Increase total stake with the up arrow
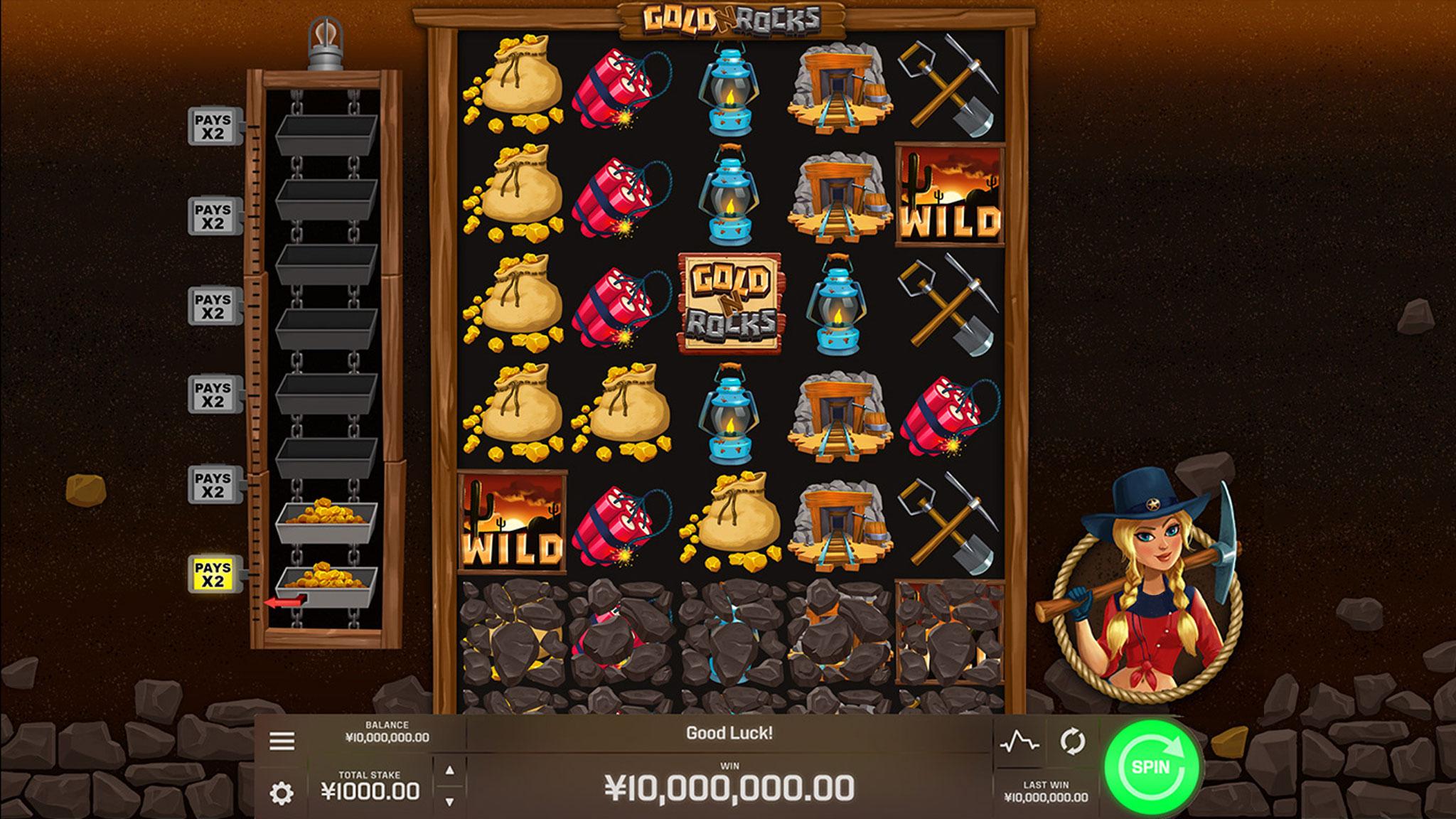The height and width of the screenshot is (819, 1456). point(449,771)
